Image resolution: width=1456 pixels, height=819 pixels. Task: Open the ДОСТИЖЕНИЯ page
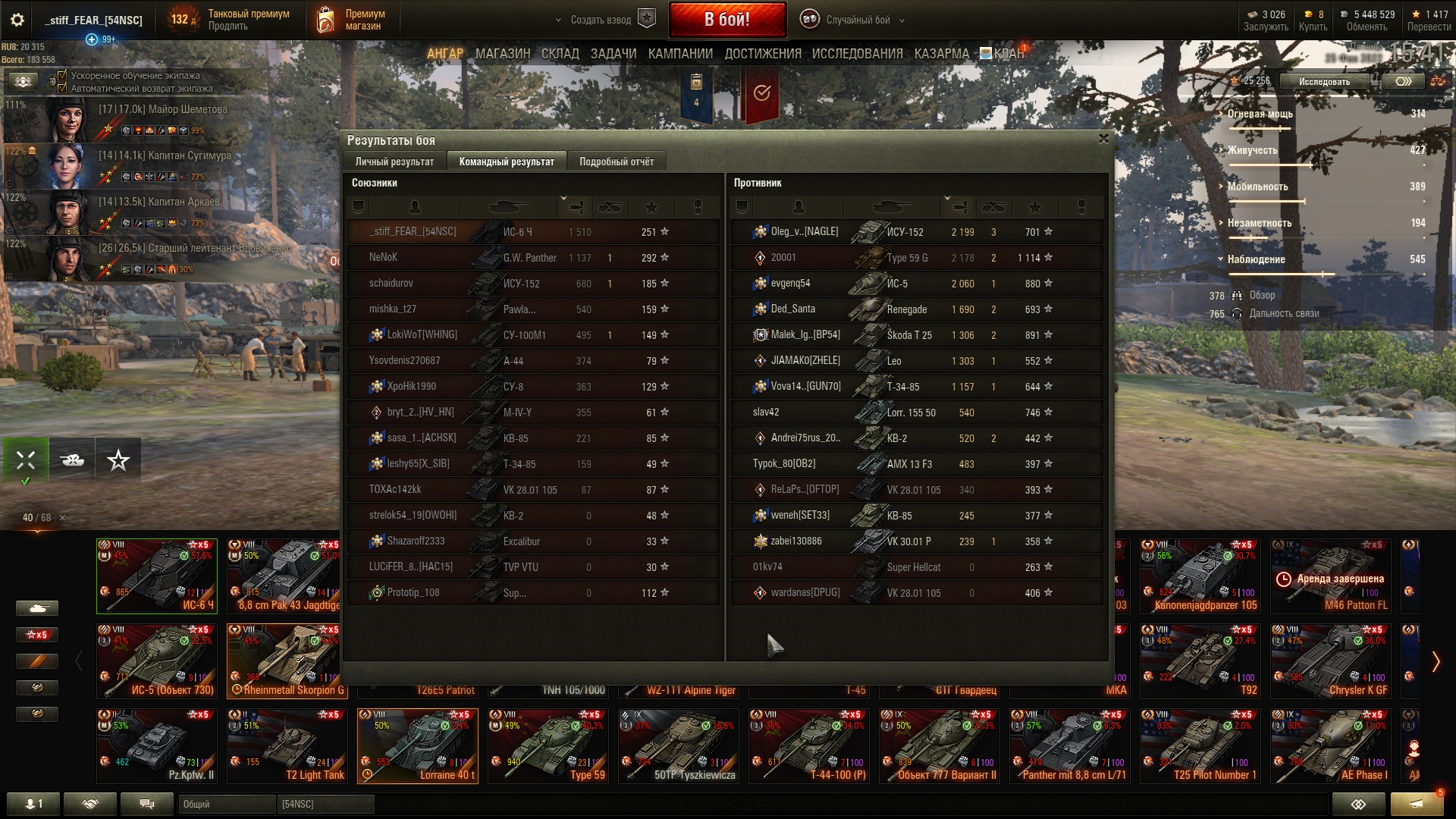pyautogui.click(x=762, y=54)
